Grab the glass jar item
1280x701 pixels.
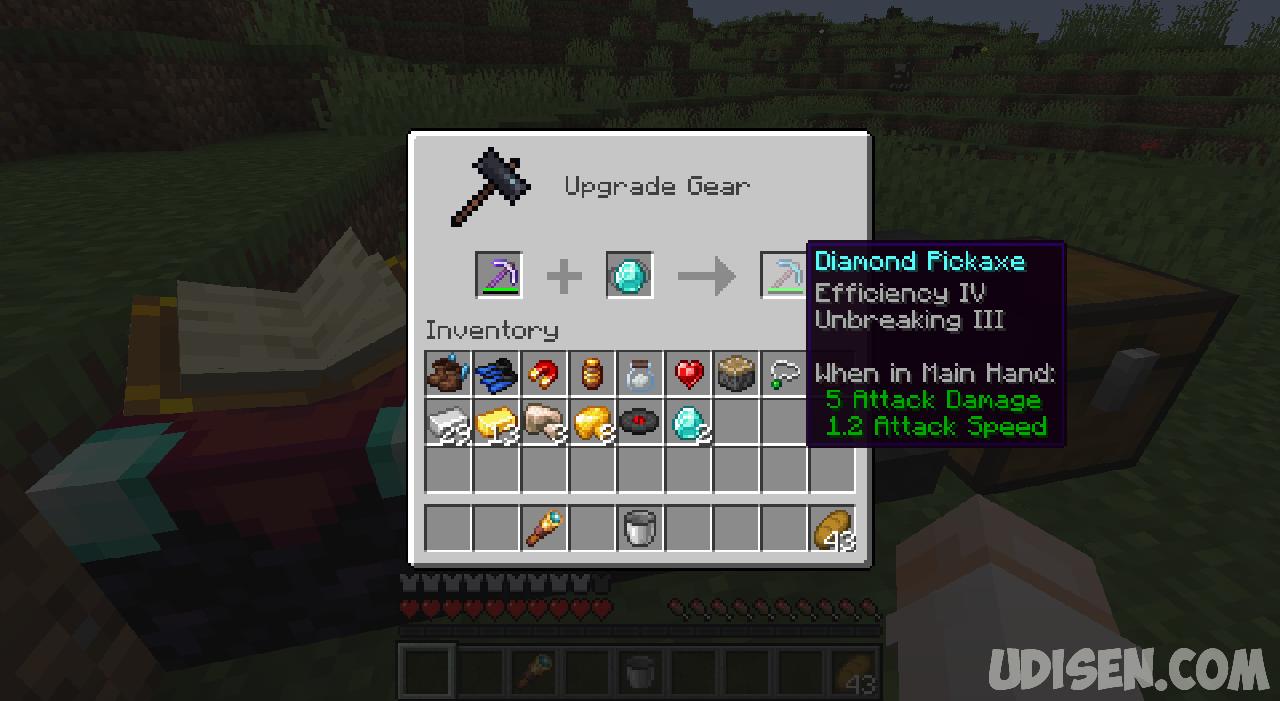(640, 374)
